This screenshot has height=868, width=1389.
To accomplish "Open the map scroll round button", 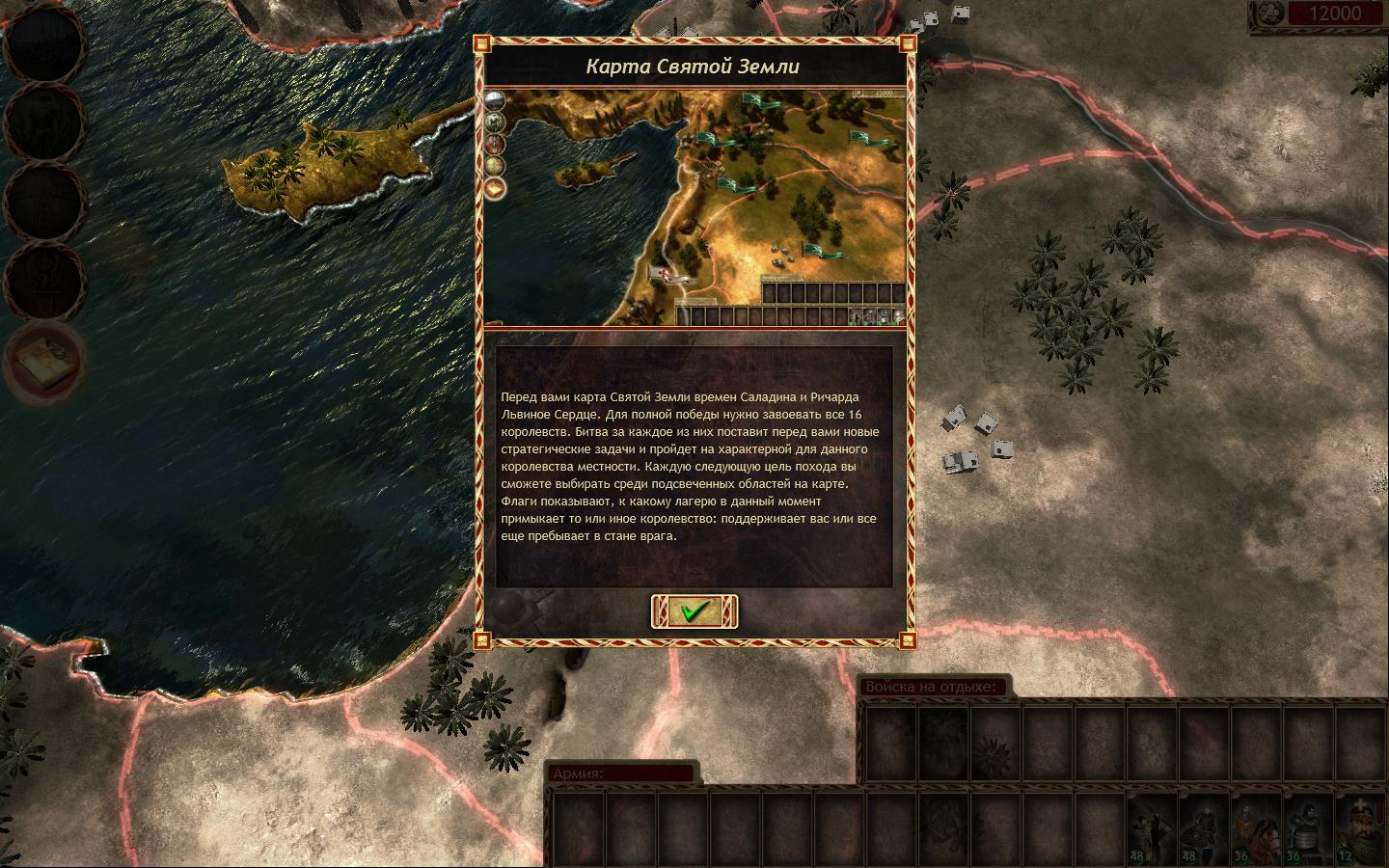I will pyautogui.click(x=43, y=363).
